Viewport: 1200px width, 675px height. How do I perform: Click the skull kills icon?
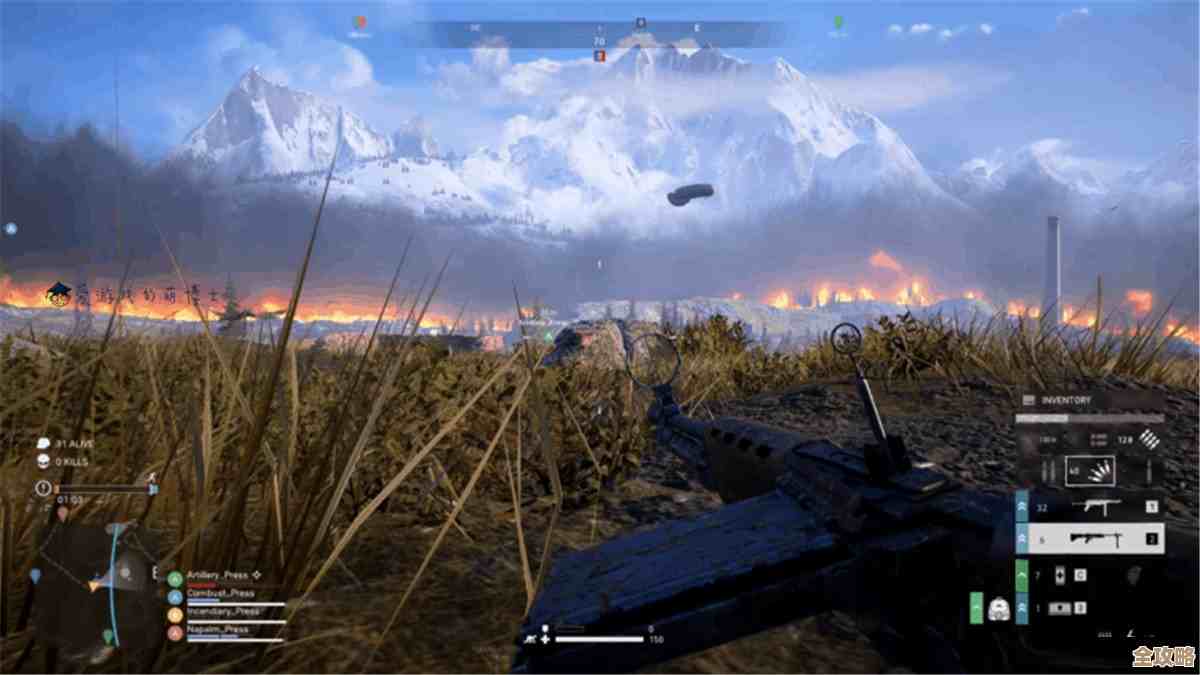tap(43, 461)
